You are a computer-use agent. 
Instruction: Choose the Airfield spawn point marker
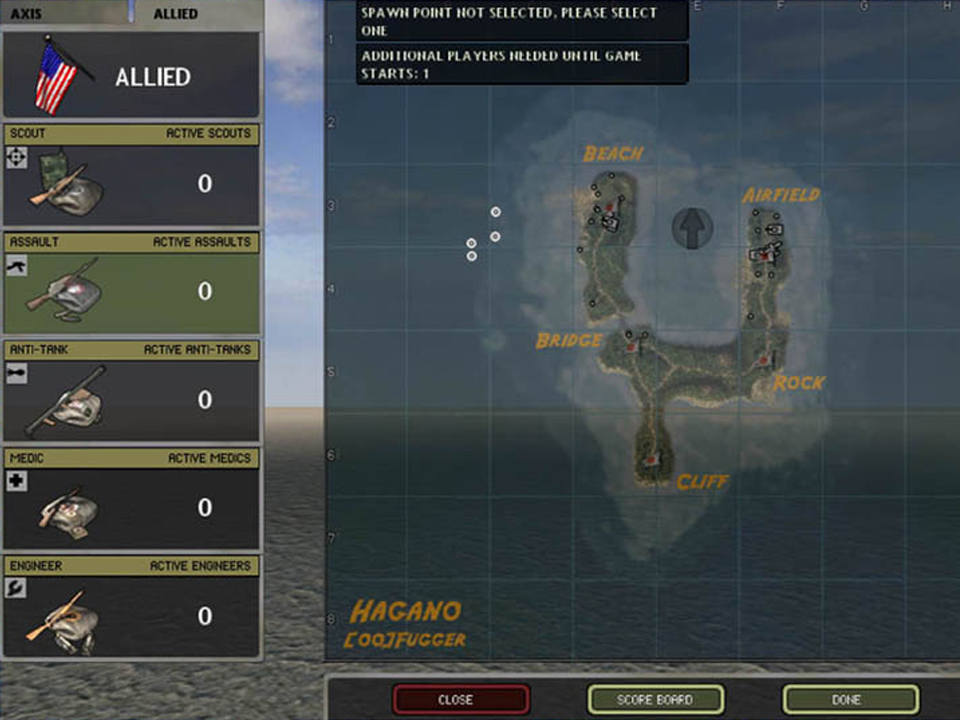764,256
